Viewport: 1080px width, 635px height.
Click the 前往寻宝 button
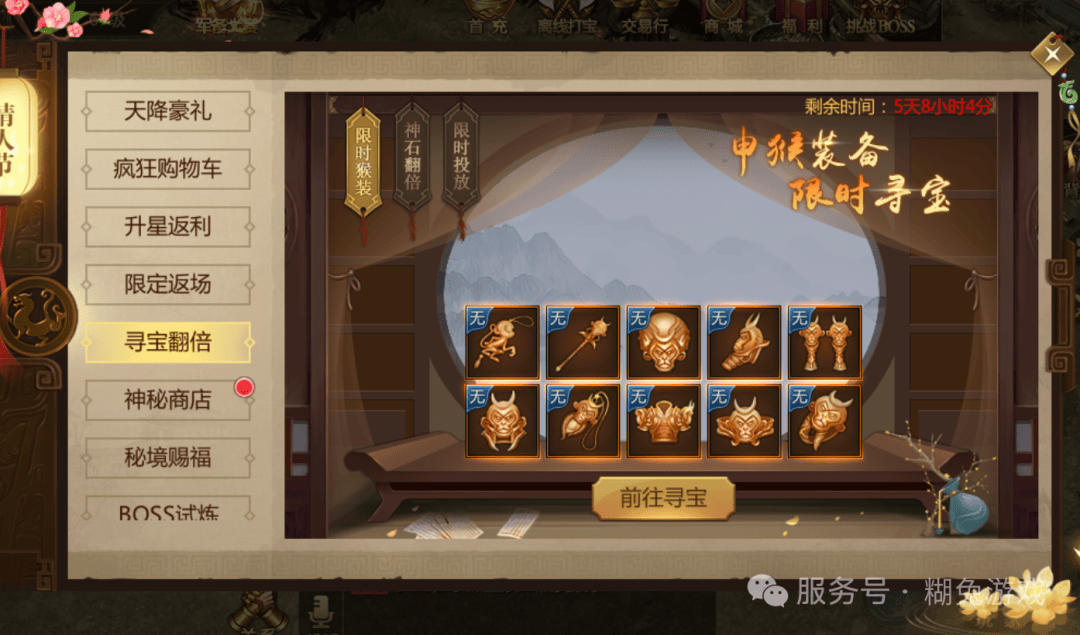pos(663,498)
